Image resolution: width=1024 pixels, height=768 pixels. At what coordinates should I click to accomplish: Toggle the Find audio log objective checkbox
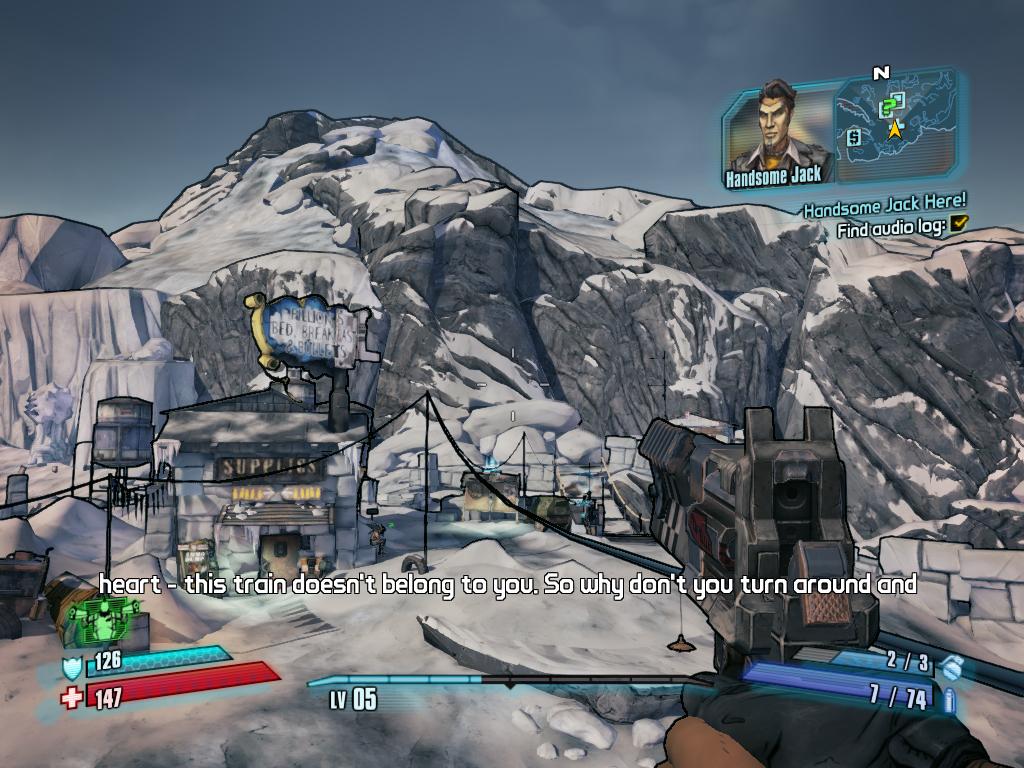coord(960,224)
